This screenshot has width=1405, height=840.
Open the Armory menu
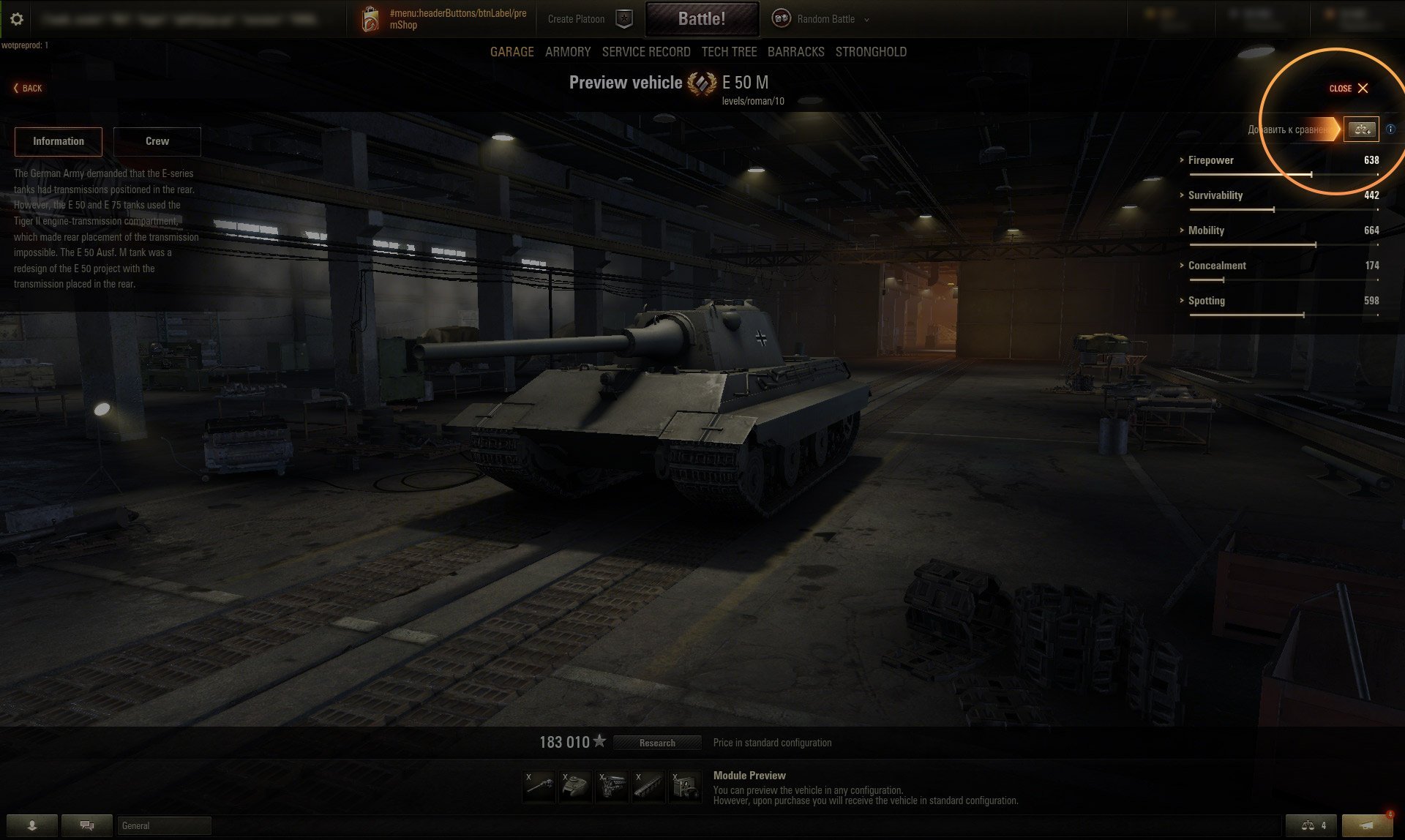[567, 52]
